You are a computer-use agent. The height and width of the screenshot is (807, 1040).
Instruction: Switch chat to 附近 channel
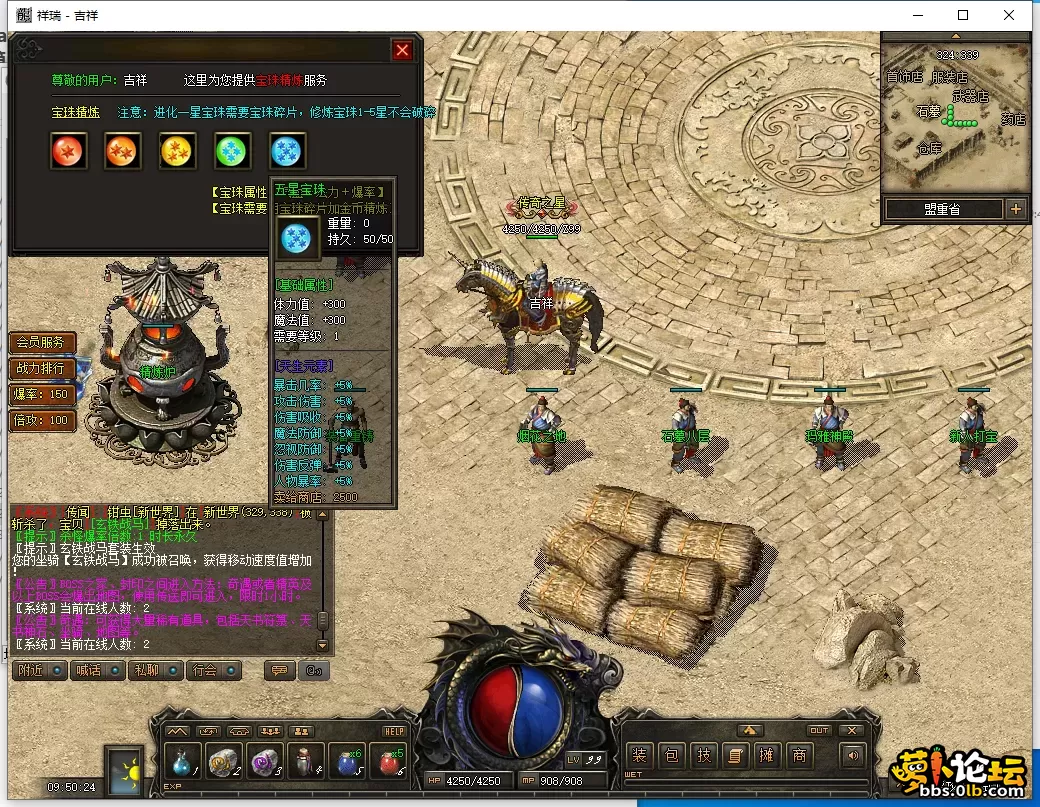[x=38, y=670]
